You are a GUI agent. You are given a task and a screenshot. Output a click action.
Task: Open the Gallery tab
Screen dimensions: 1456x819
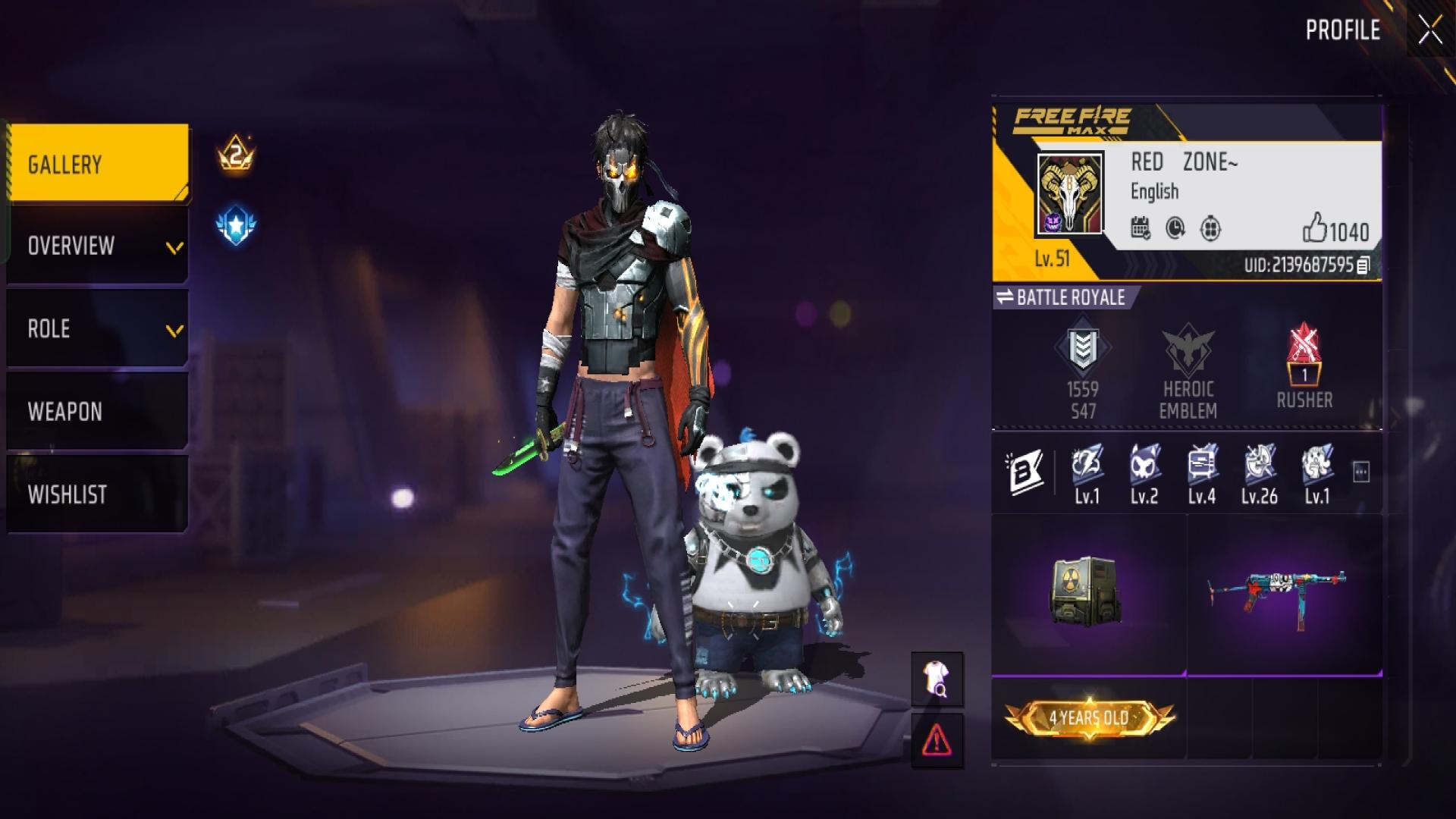coord(98,164)
